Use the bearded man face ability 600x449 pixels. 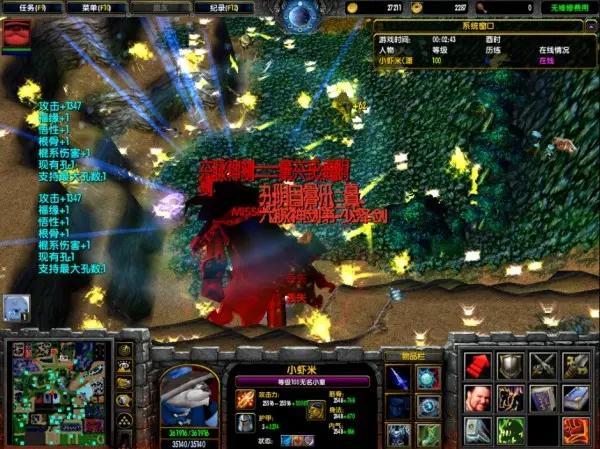(477, 399)
